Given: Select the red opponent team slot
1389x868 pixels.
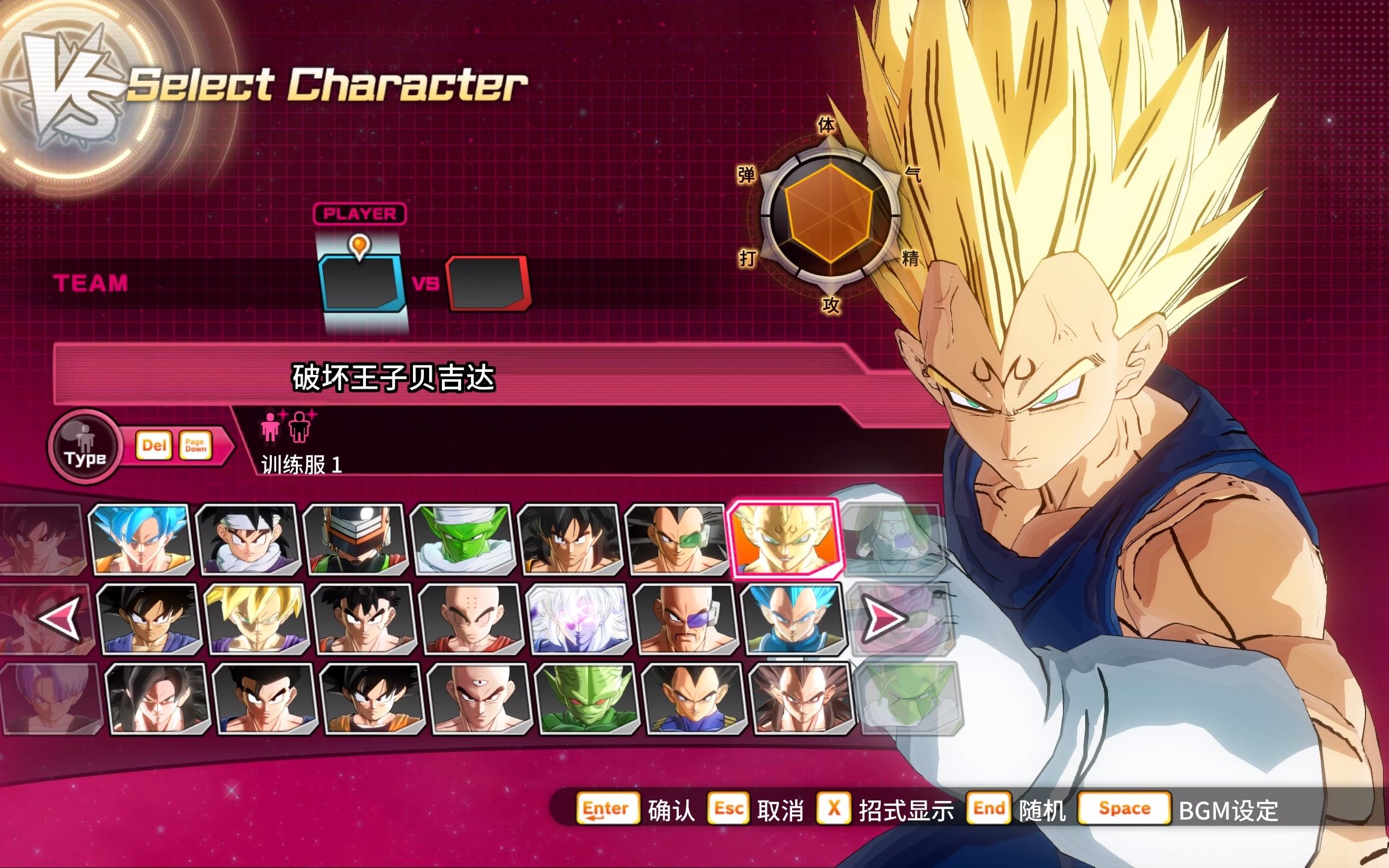Looking at the screenshot, I should (487, 283).
